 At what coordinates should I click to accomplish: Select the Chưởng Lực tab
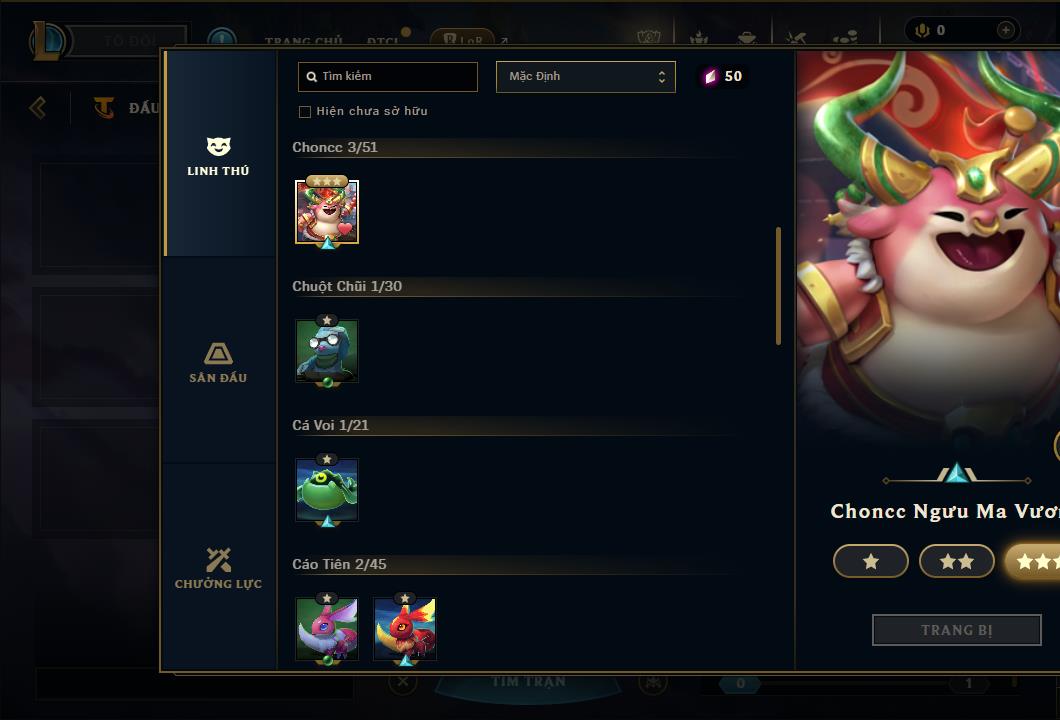(218, 568)
